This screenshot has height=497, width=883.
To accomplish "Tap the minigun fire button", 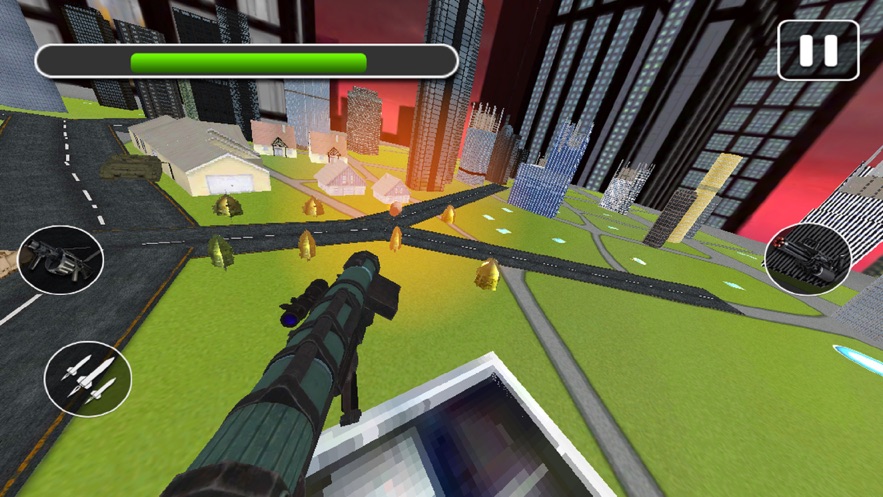I will [x=808, y=259].
